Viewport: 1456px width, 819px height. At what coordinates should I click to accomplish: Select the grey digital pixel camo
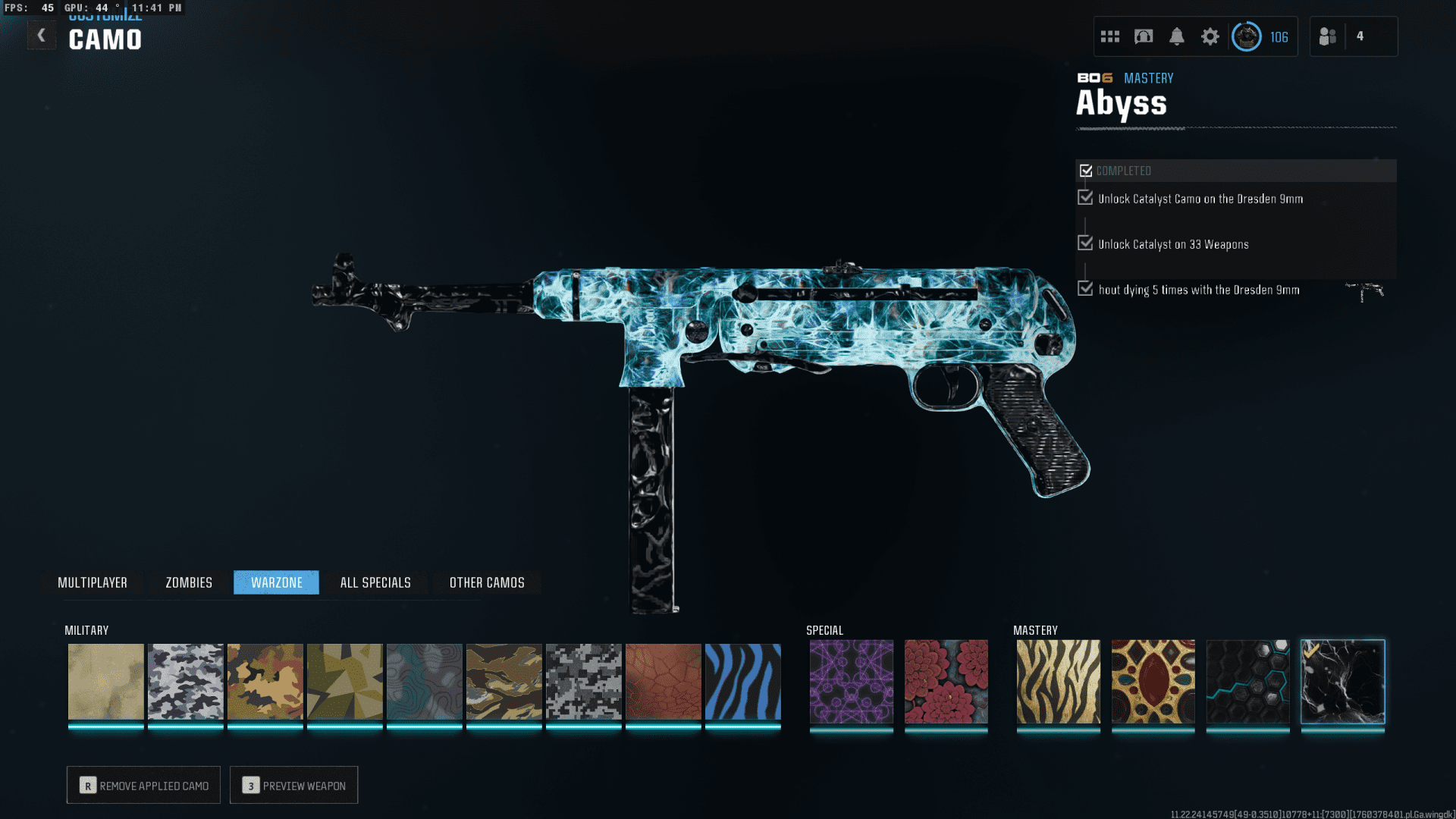[583, 681]
